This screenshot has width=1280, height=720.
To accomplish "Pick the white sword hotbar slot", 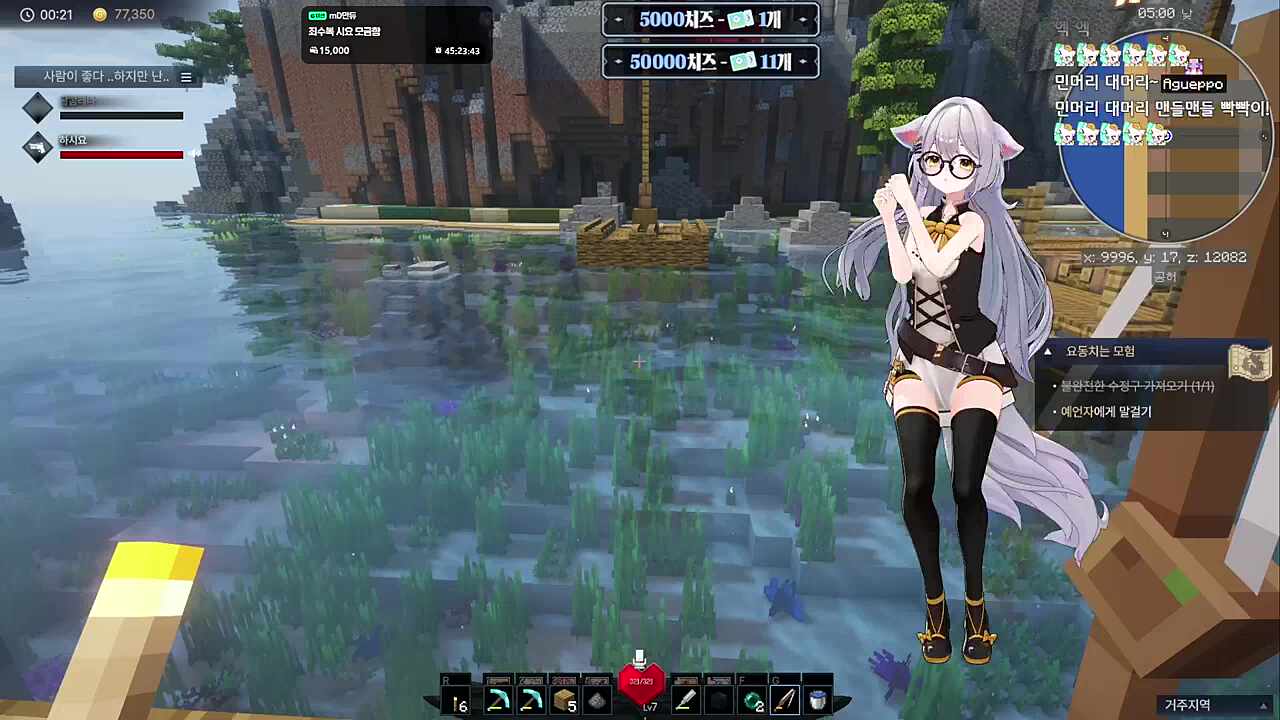I will 685,701.
